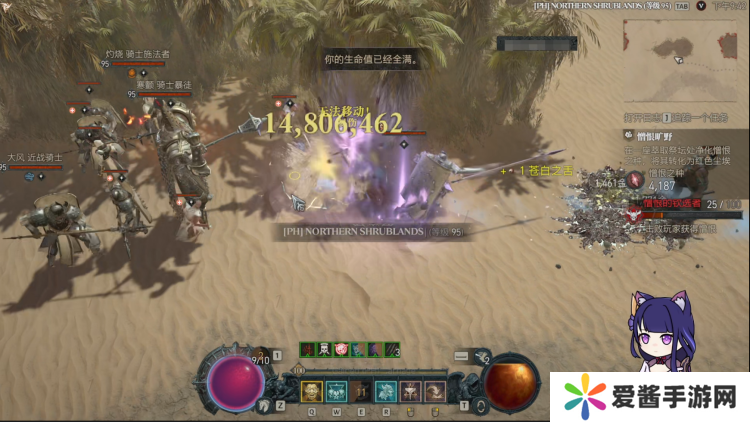
Task: Inspect the pink pig buff icon
Action: tap(341, 349)
